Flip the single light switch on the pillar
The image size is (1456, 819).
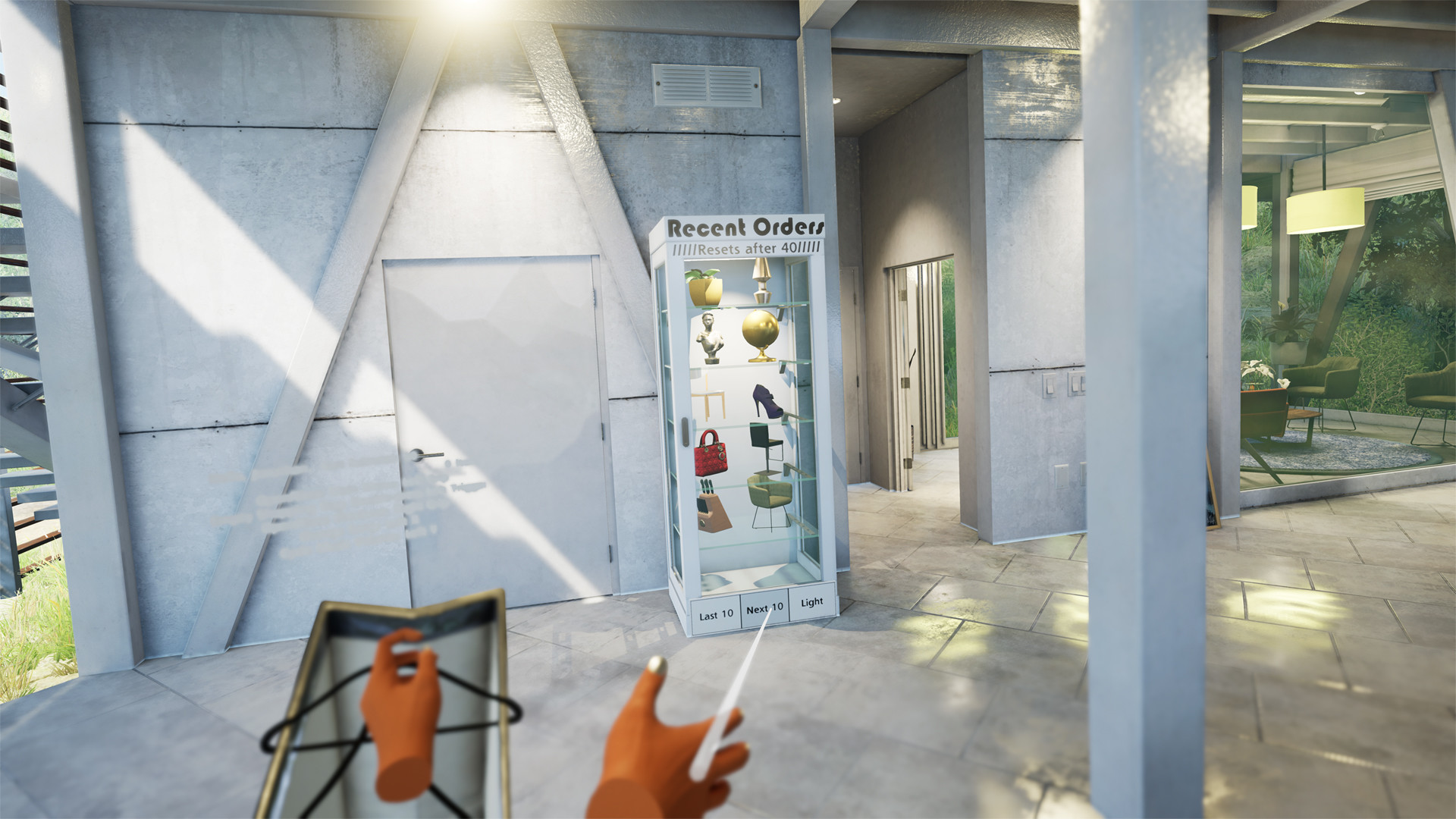(x=1050, y=385)
